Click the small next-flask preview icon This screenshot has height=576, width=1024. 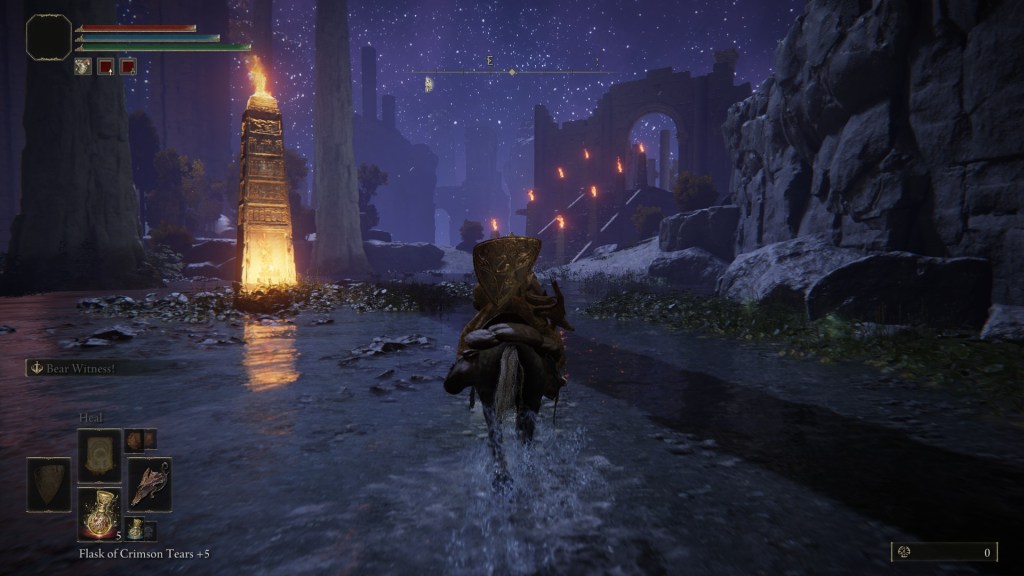[x=135, y=529]
